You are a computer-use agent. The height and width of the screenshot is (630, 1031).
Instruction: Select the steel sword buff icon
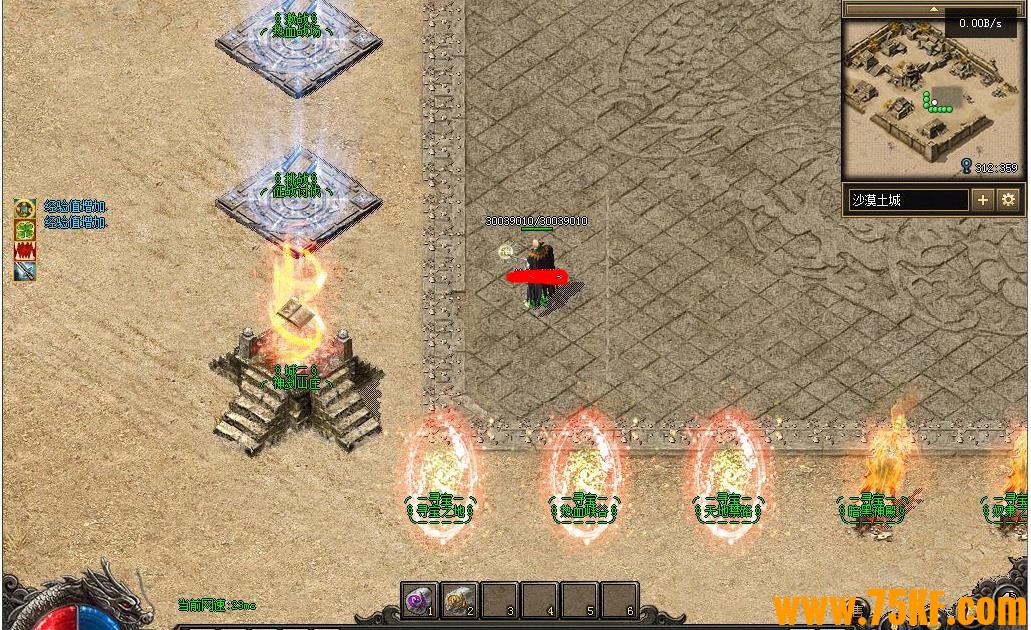click(x=25, y=270)
